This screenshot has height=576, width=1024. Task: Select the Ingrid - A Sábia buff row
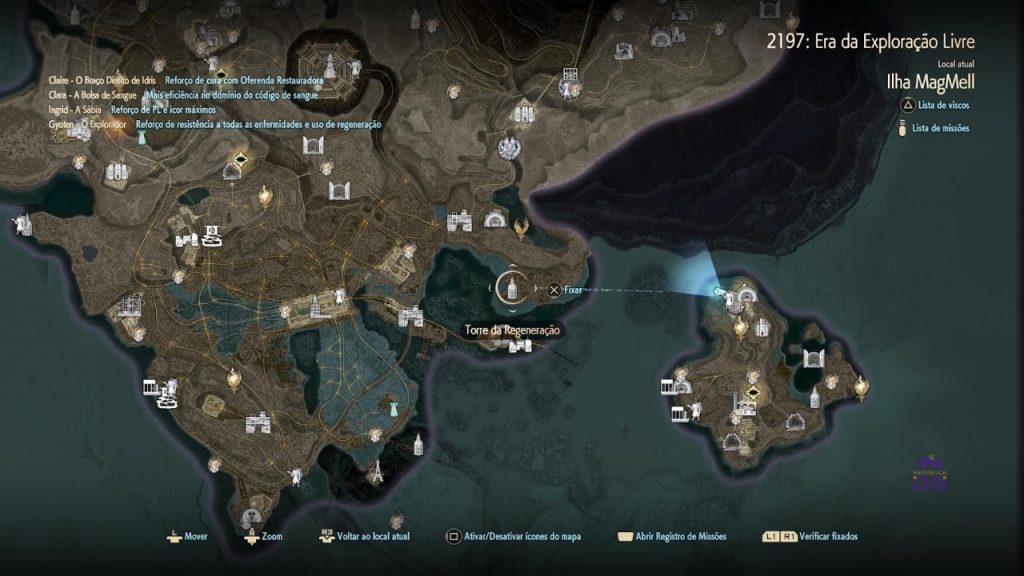pos(75,109)
